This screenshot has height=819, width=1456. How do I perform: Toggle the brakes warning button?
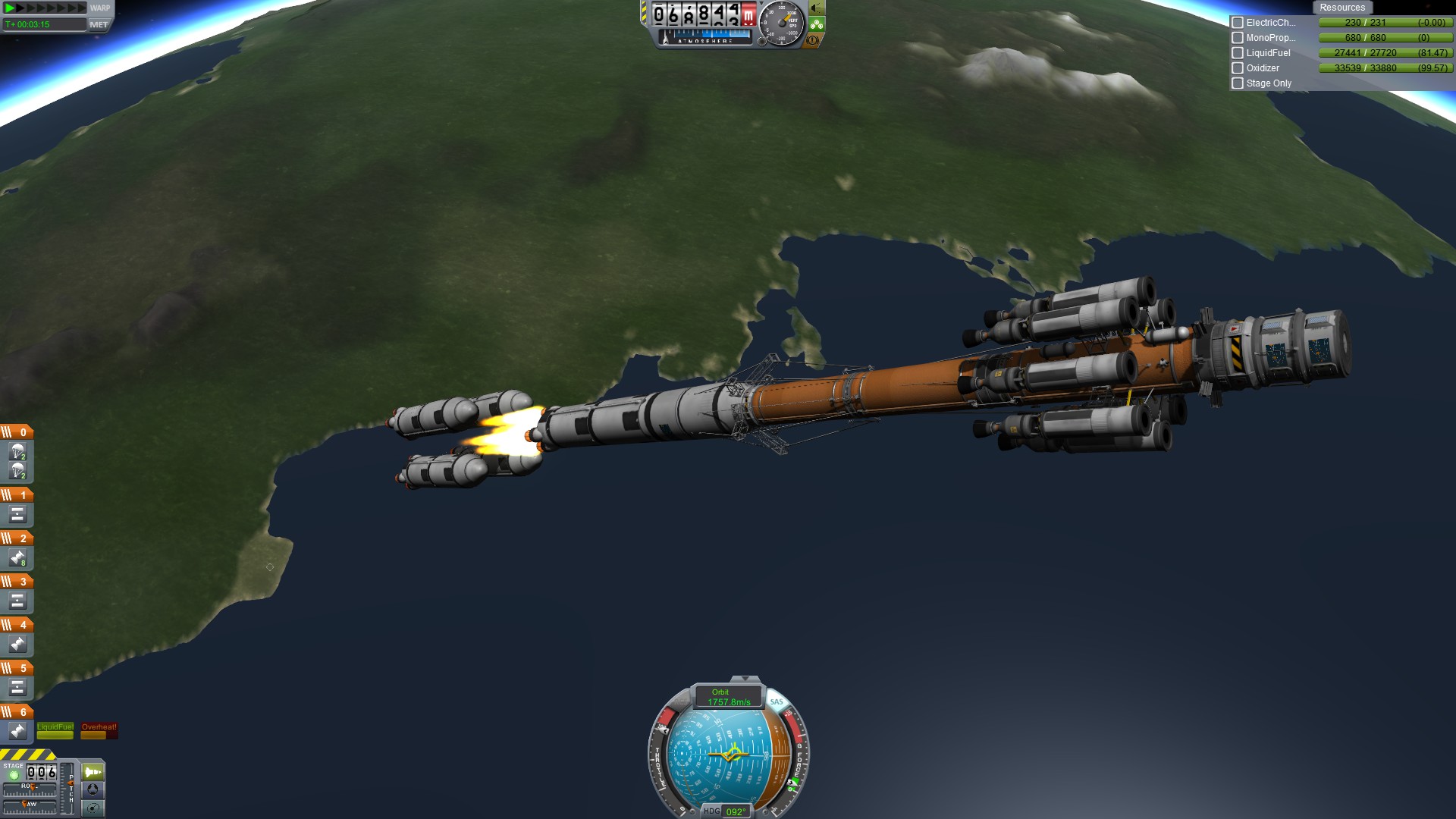coord(813,40)
